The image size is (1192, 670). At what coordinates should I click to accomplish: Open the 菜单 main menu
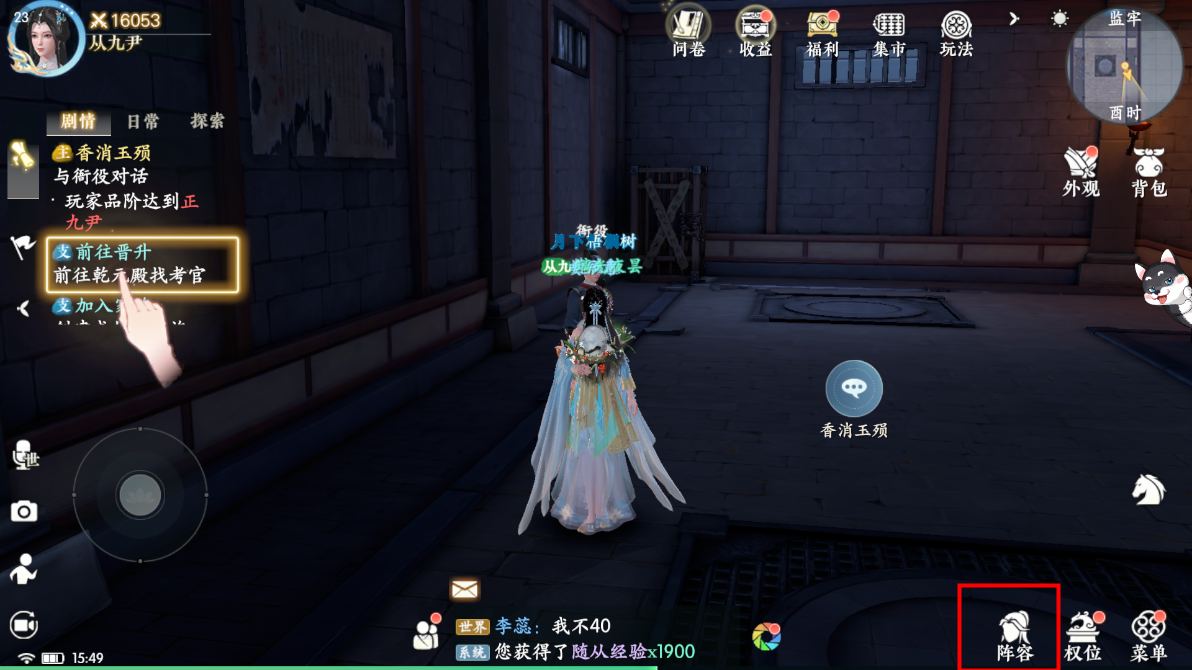[1148, 634]
